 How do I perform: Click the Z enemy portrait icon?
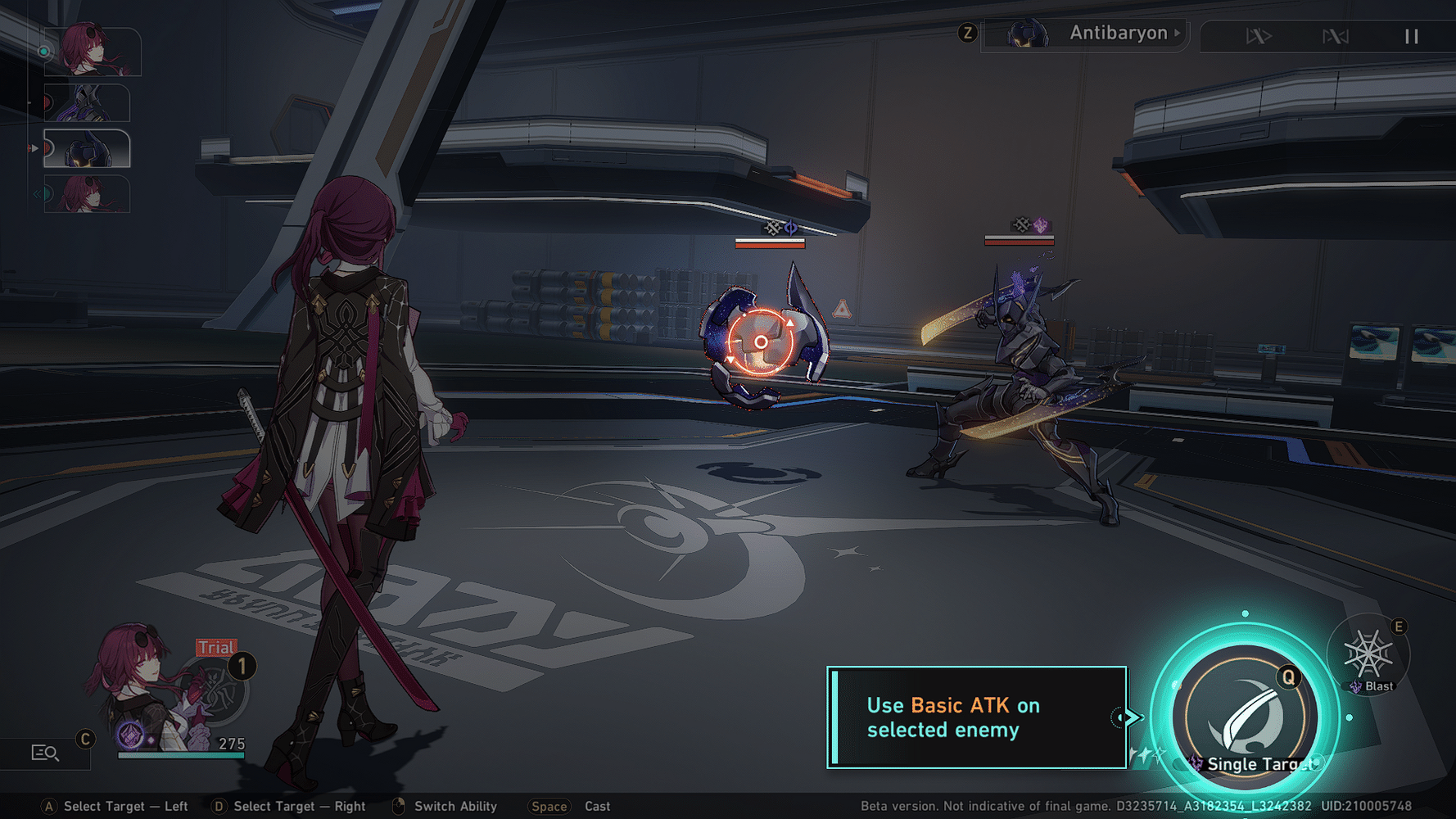(1029, 33)
